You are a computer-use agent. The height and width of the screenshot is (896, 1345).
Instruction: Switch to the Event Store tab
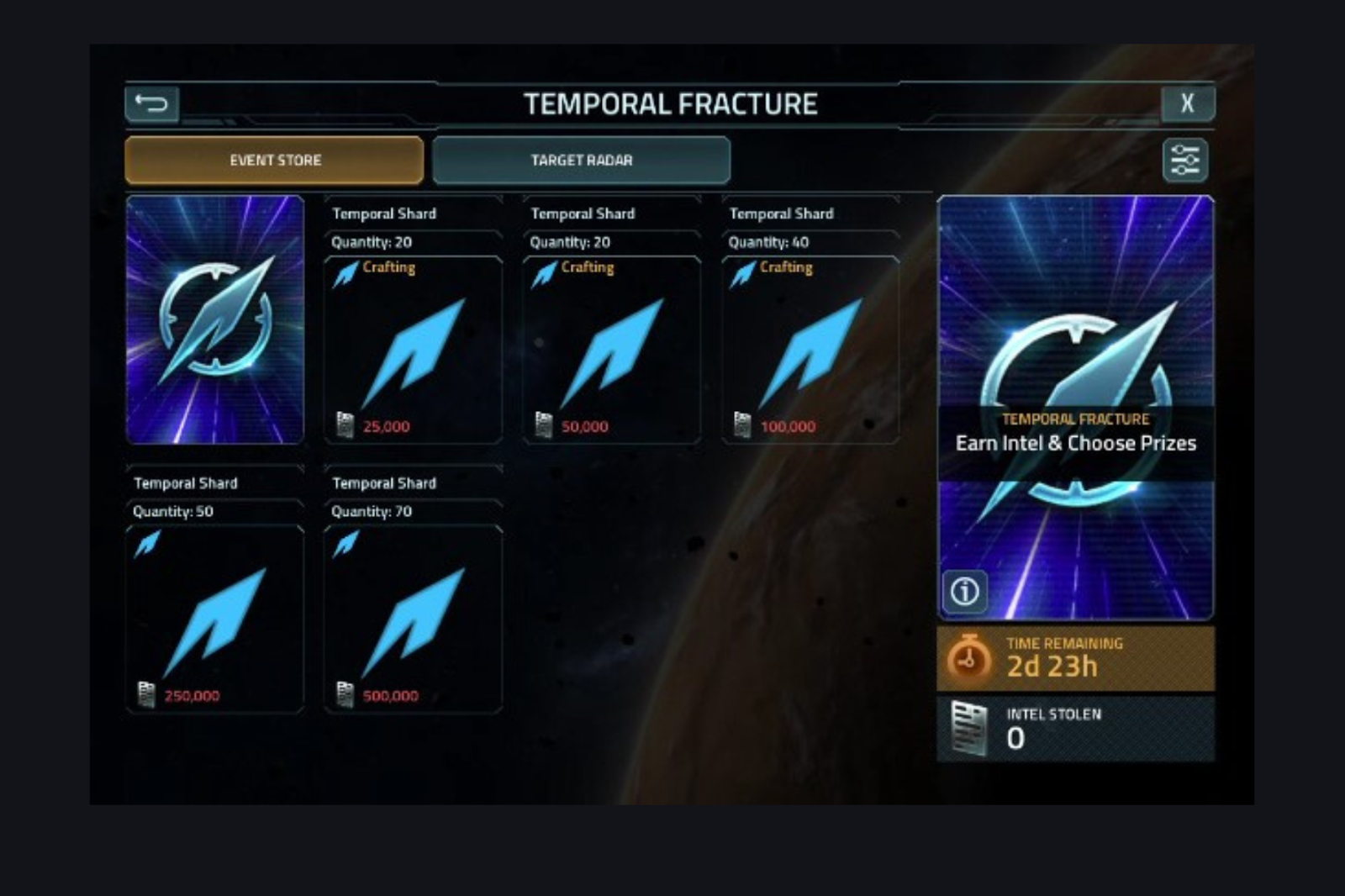pyautogui.click(x=274, y=160)
